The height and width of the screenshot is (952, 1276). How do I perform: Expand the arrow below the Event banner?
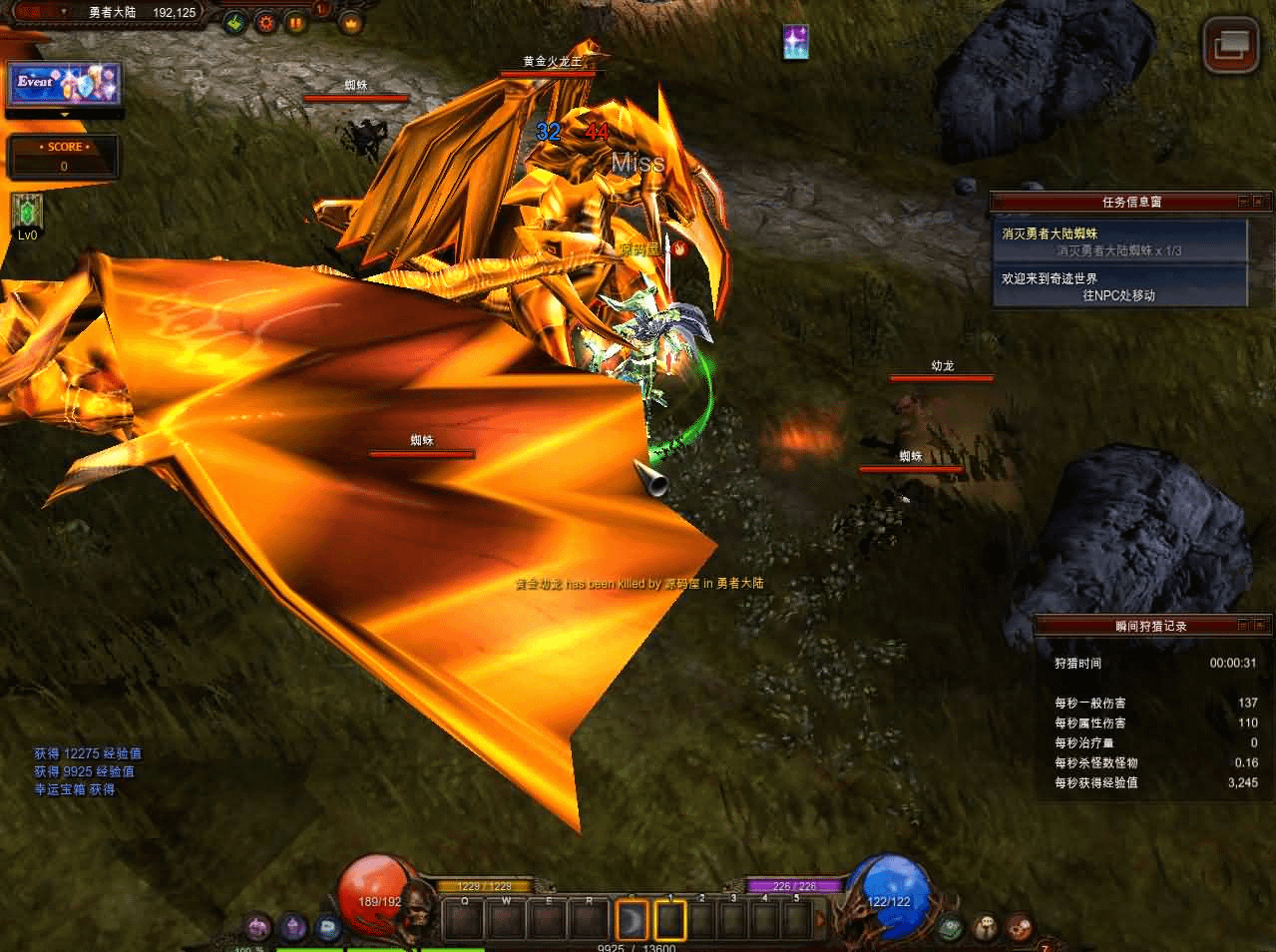click(x=65, y=115)
